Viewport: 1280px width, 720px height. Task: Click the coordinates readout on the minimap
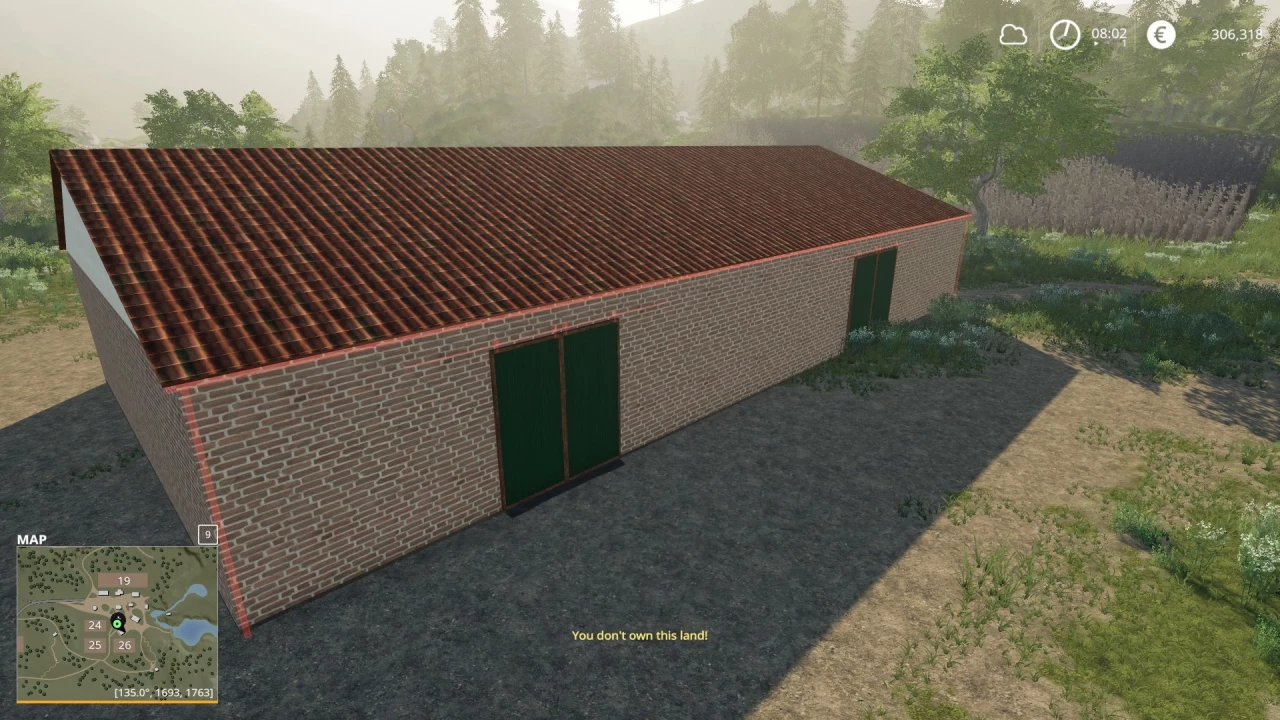[x=164, y=691]
